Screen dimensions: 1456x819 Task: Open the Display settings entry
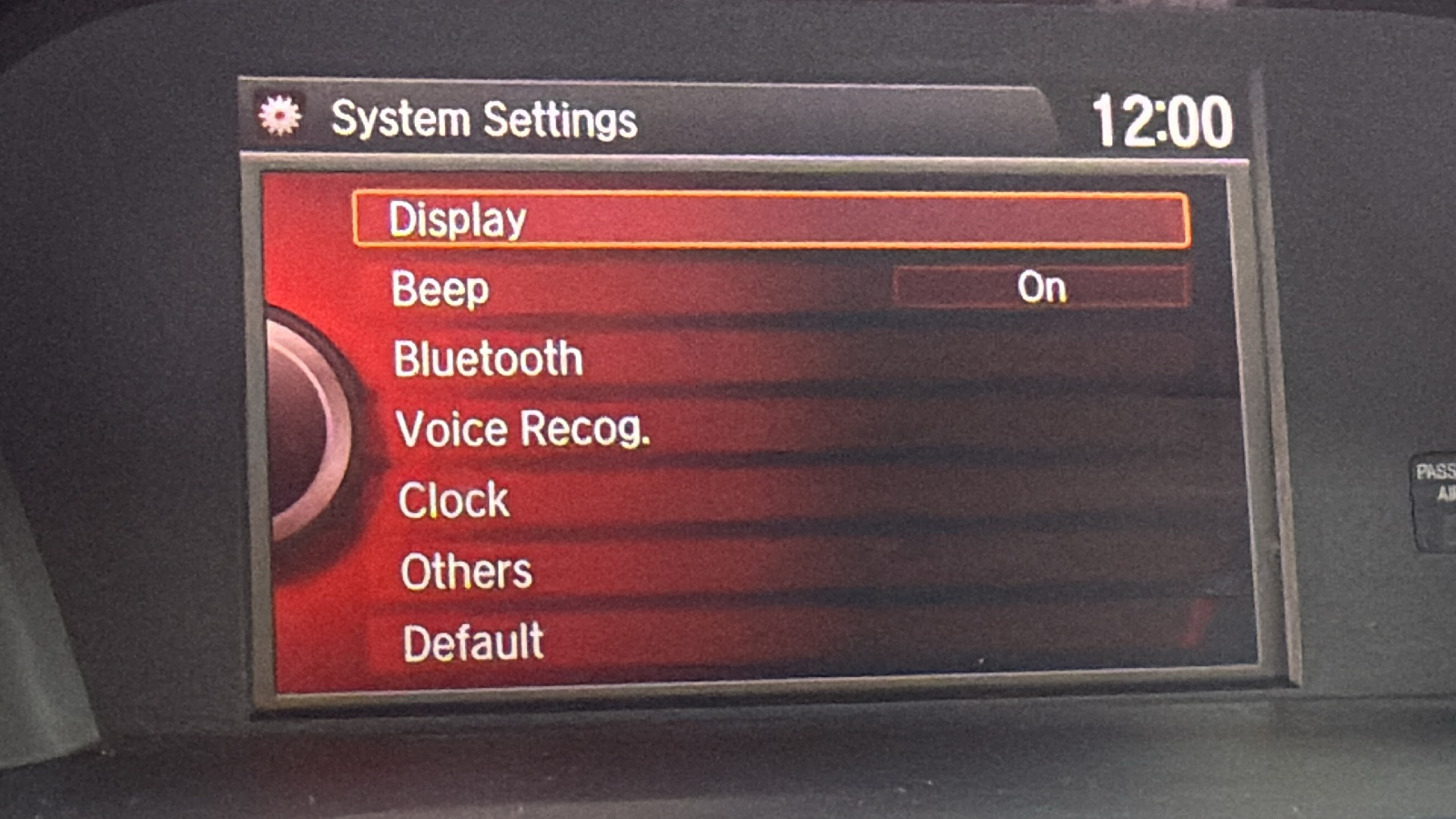pos(770,219)
